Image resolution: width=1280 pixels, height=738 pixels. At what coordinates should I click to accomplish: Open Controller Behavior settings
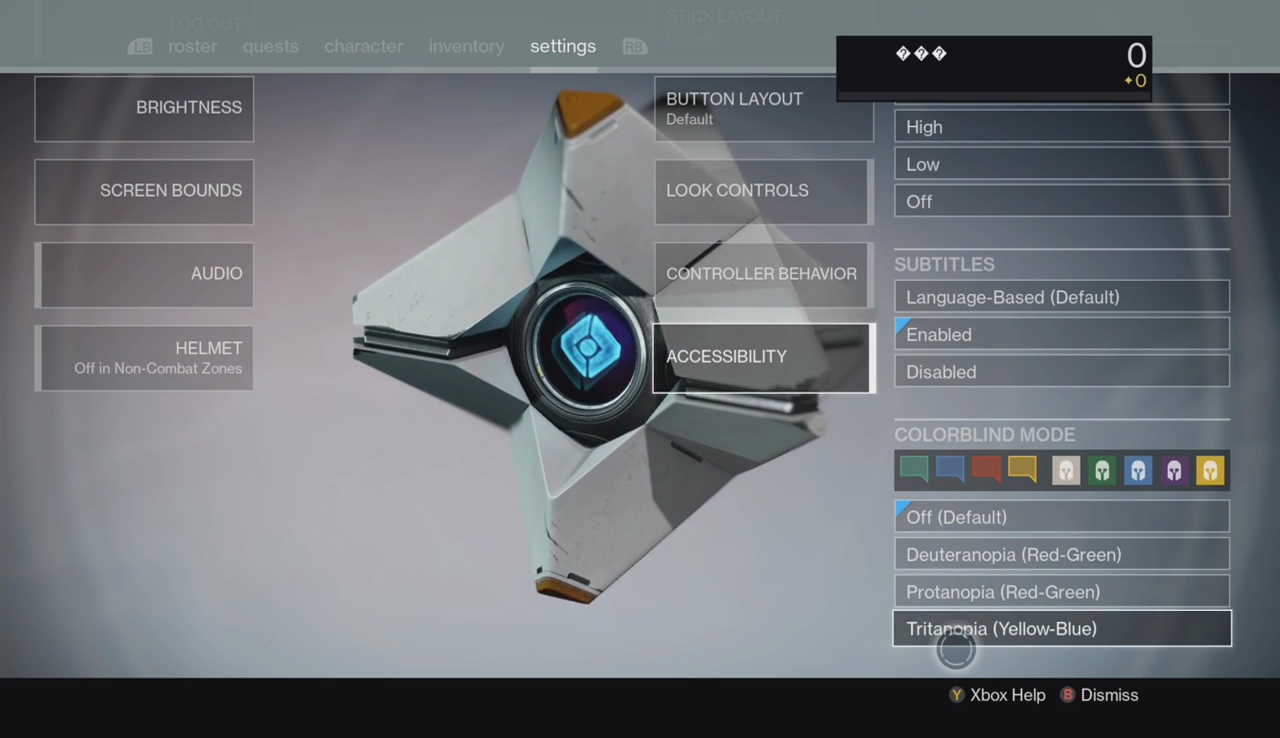coord(763,274)
